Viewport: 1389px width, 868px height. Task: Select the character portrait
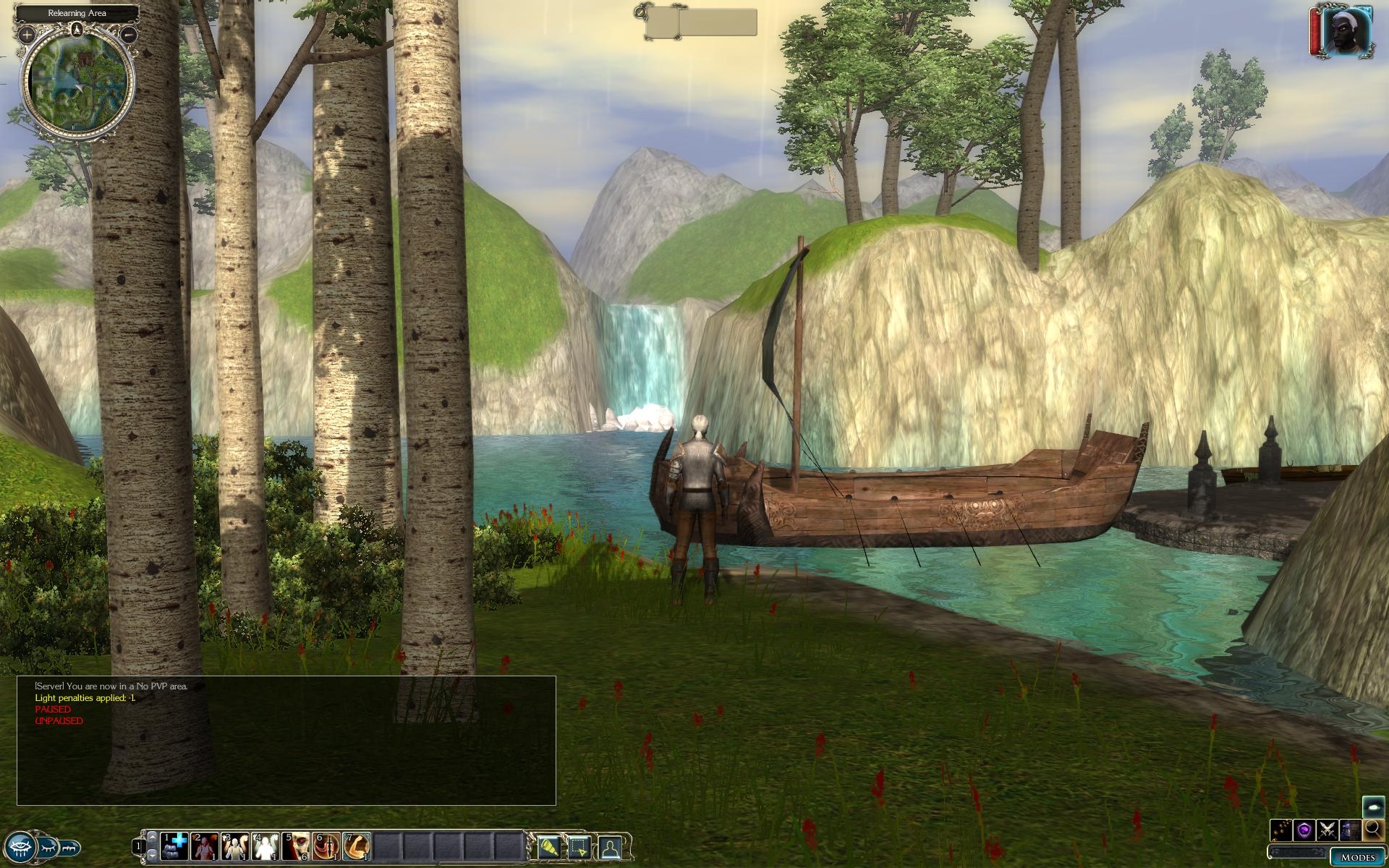1348,30
